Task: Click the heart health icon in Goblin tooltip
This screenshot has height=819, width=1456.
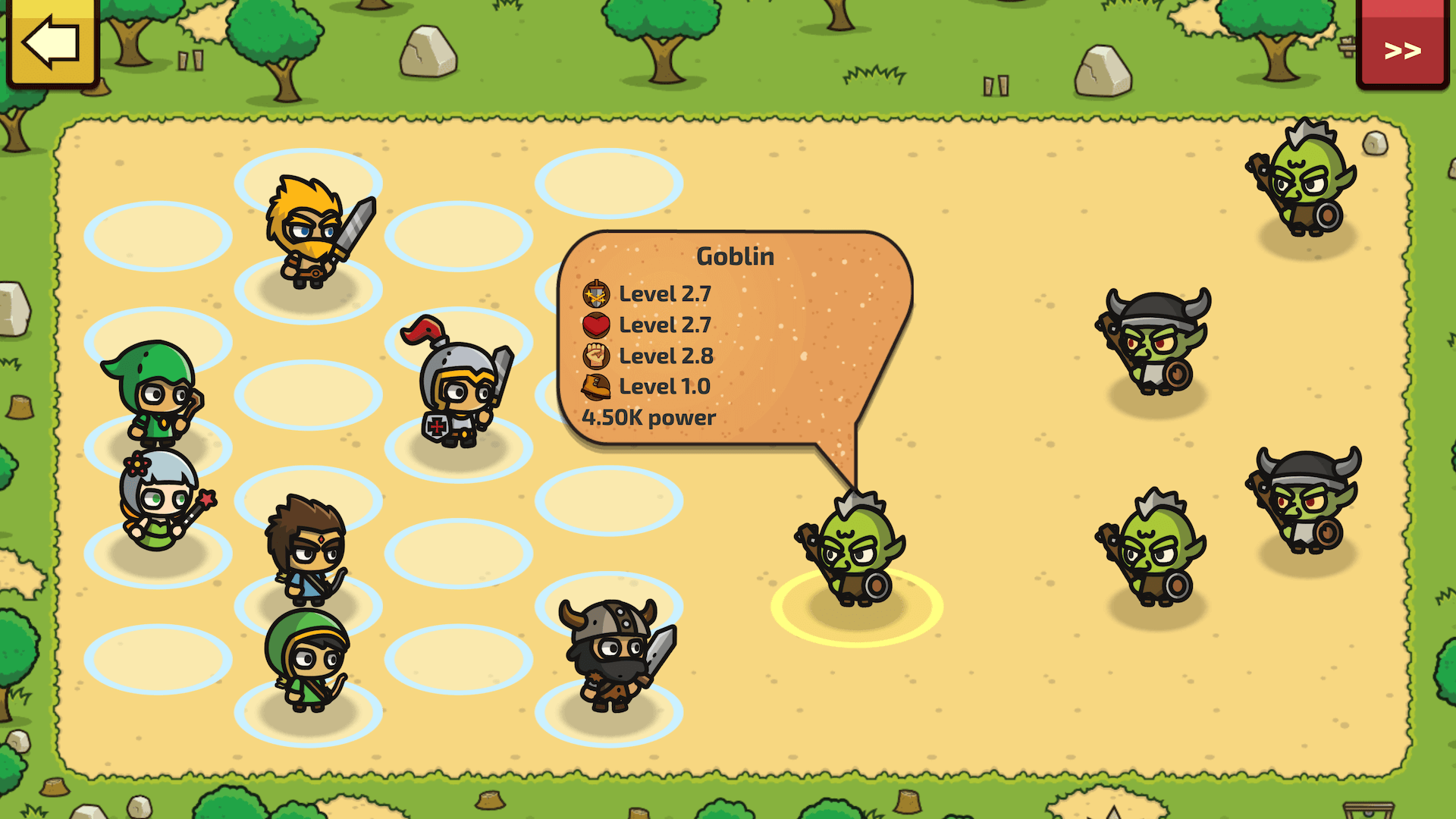Action: tap(596, 325)
